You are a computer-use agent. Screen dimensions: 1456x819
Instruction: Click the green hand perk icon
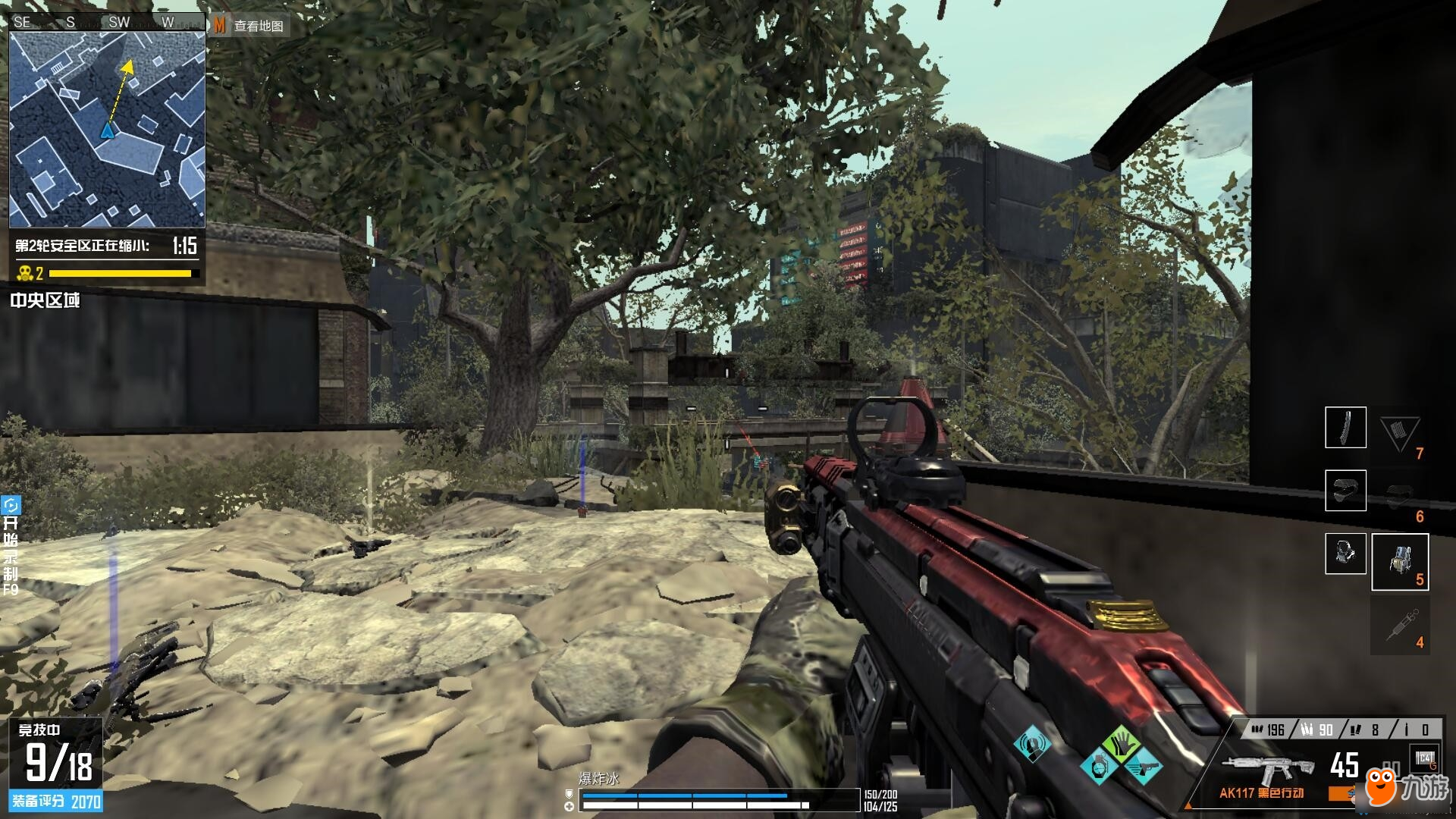1121,743
